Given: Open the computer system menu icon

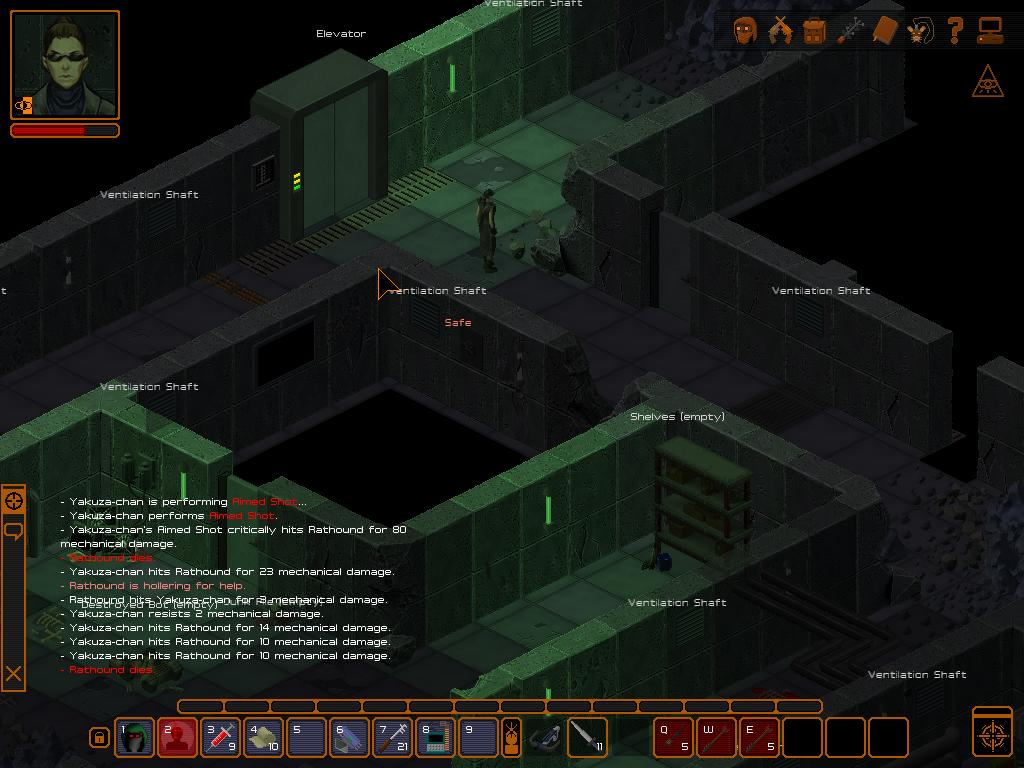Looking at the screenshot, I should coord(990,31).
